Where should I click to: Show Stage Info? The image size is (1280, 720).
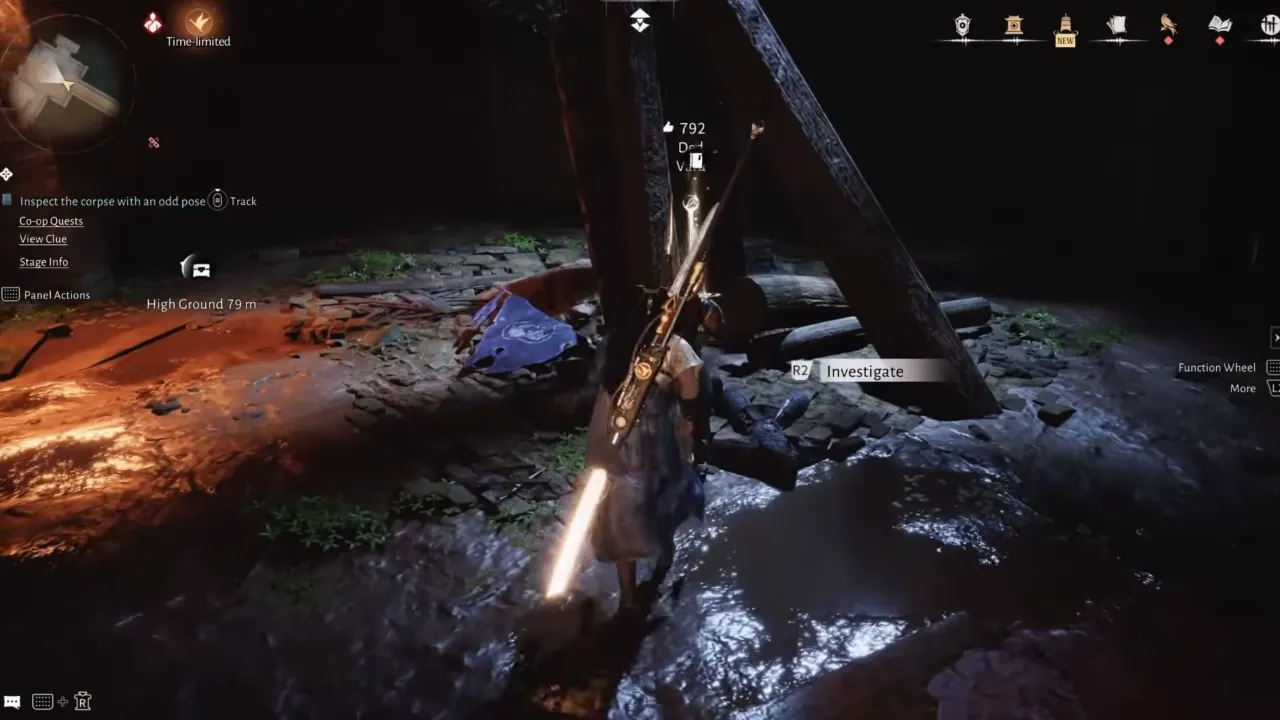(x=44, y=262)
